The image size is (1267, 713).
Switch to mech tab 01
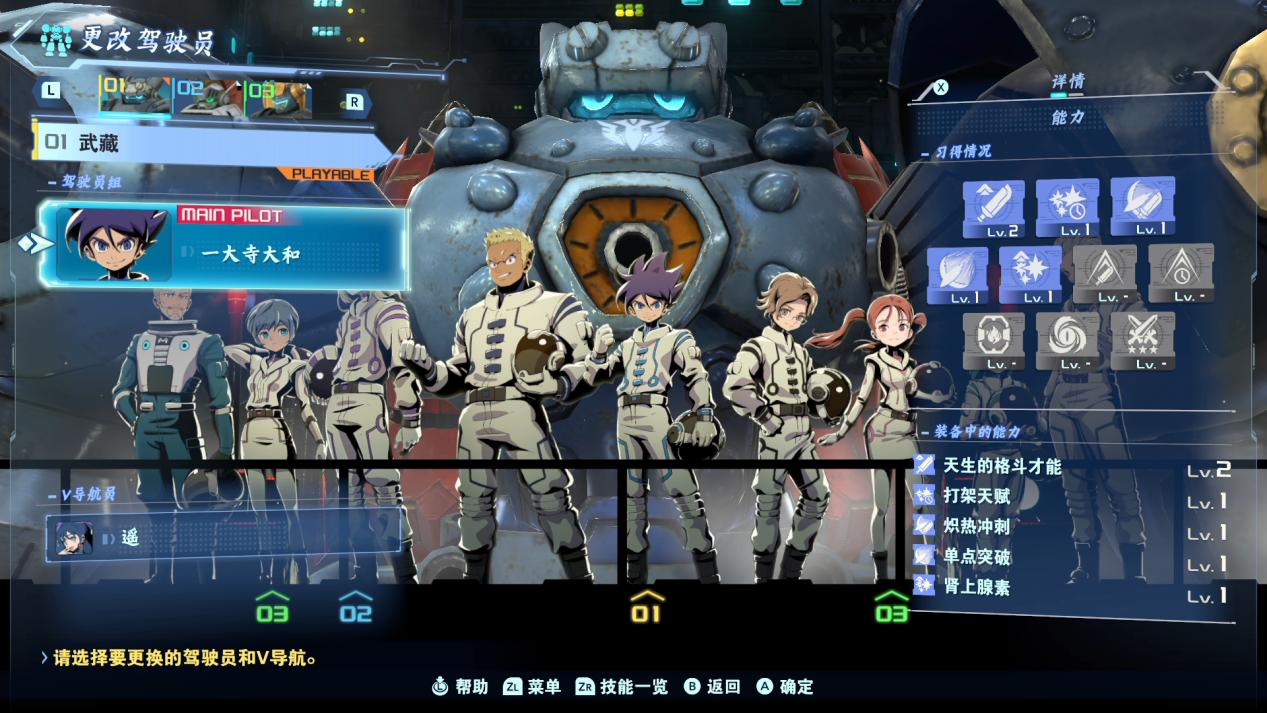pos(134,98)
